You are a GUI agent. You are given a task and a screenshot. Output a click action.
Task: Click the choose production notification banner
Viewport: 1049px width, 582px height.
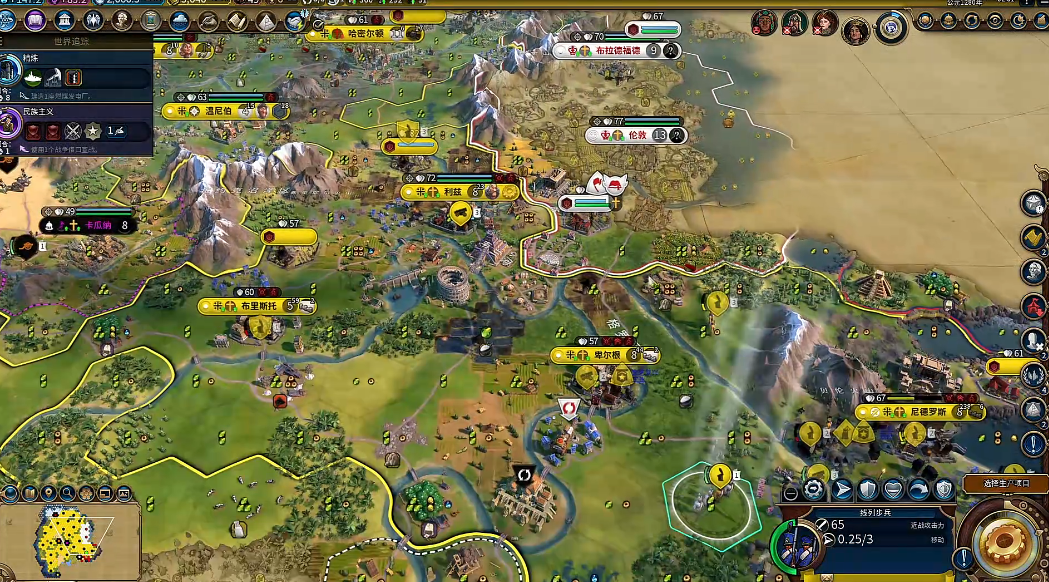(1005, 484)
